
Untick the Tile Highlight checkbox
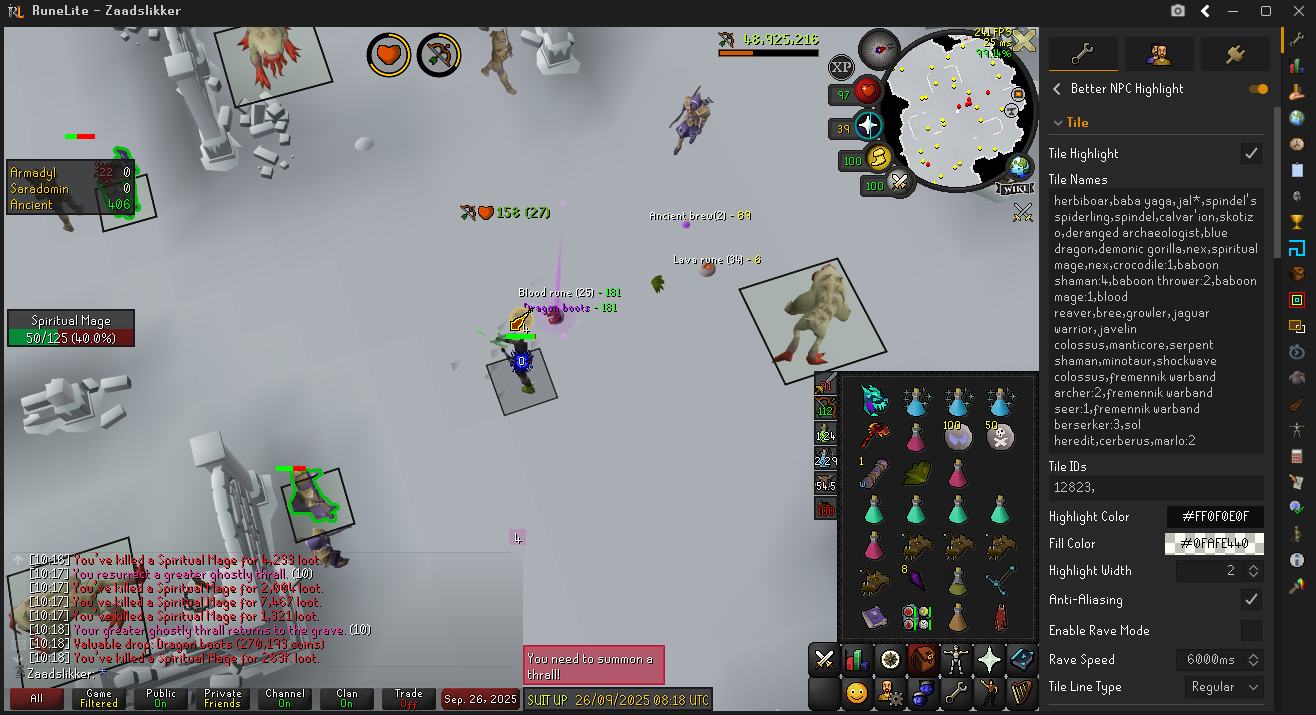[x=1250, y=153]
